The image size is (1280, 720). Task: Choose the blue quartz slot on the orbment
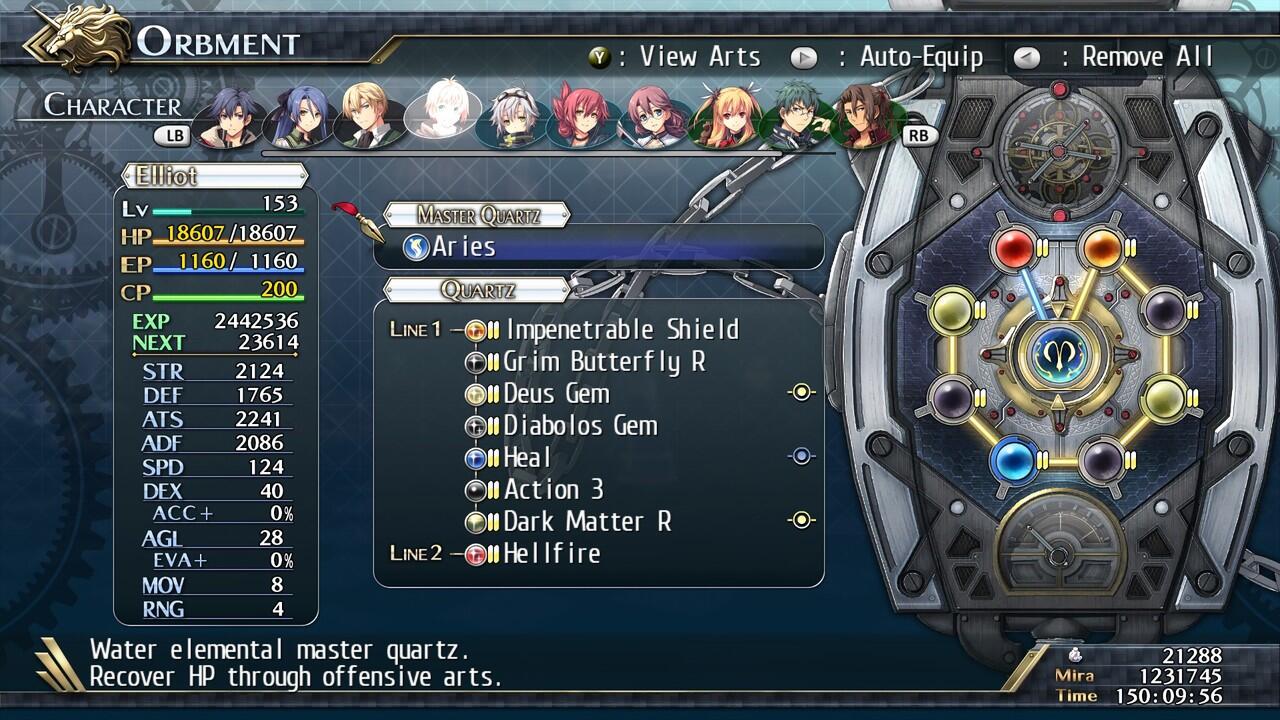coord(1012,459)
